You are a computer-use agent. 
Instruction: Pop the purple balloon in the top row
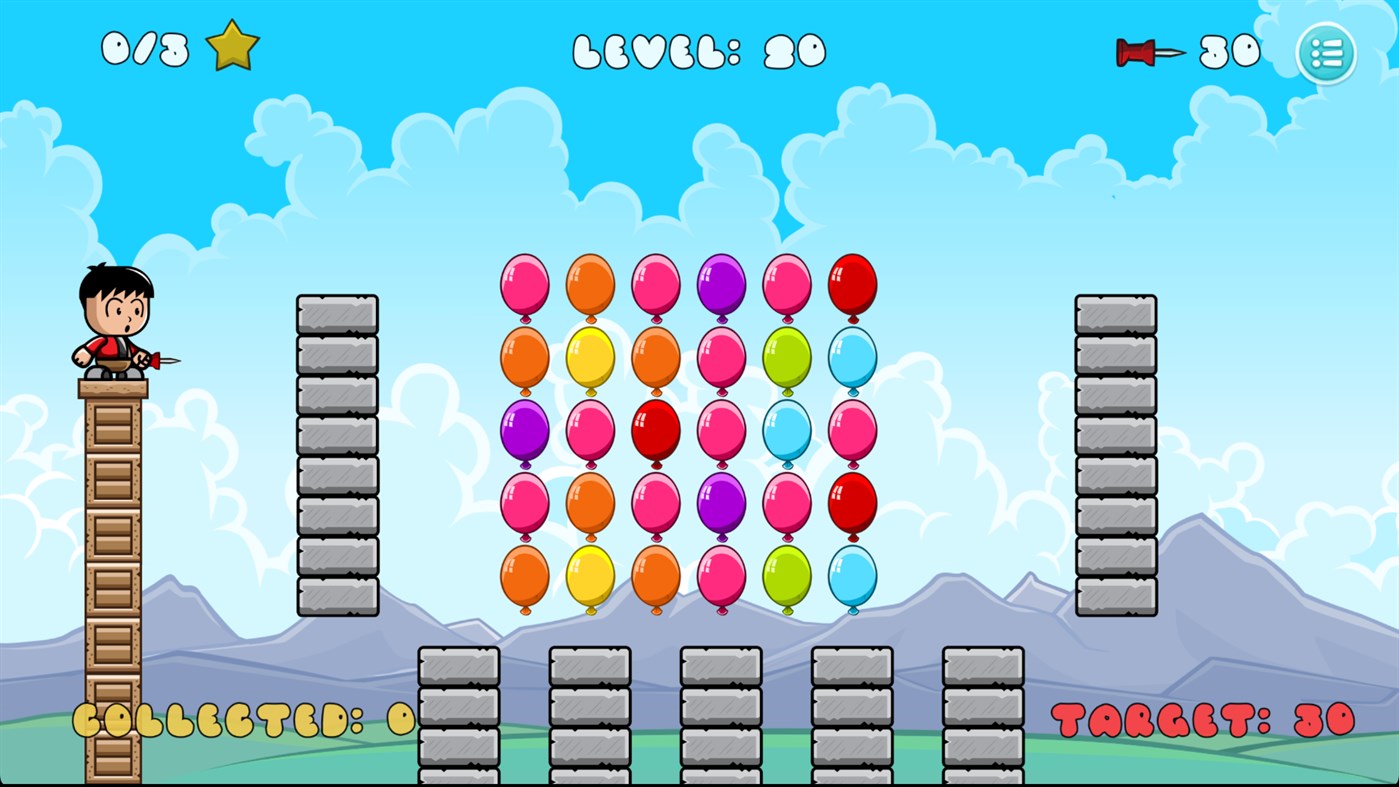coord(722,285)
